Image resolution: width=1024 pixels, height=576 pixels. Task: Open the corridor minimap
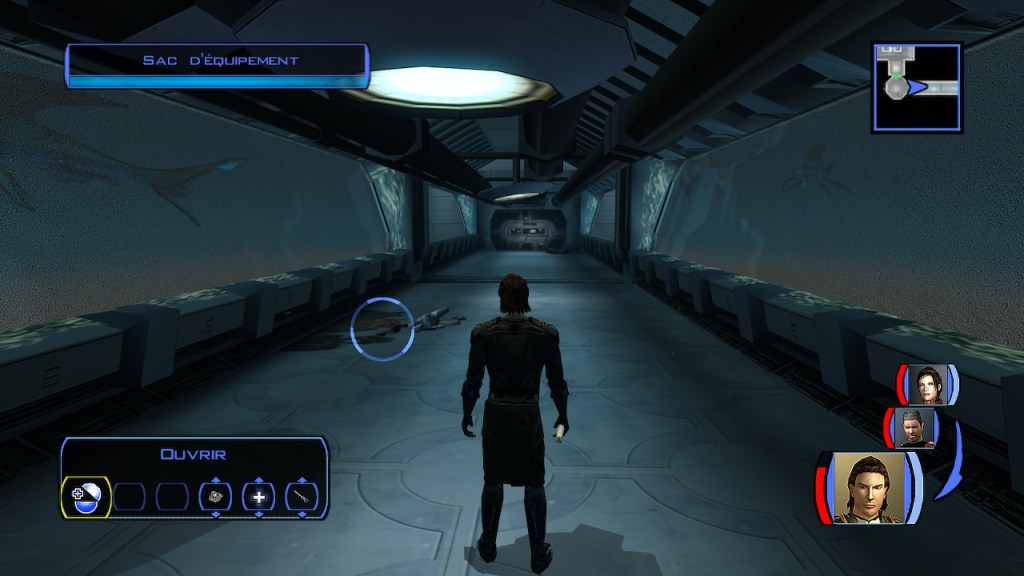point(917,87)
